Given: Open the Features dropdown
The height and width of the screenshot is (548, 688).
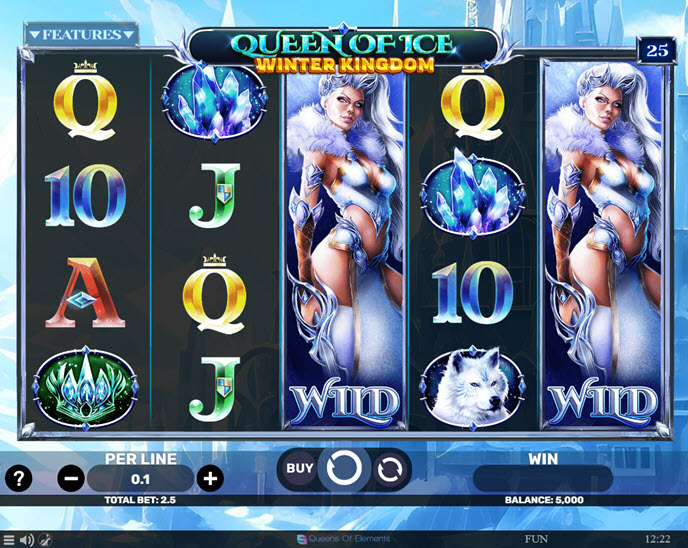Looking at the screenshot, I should click(82, 35).
